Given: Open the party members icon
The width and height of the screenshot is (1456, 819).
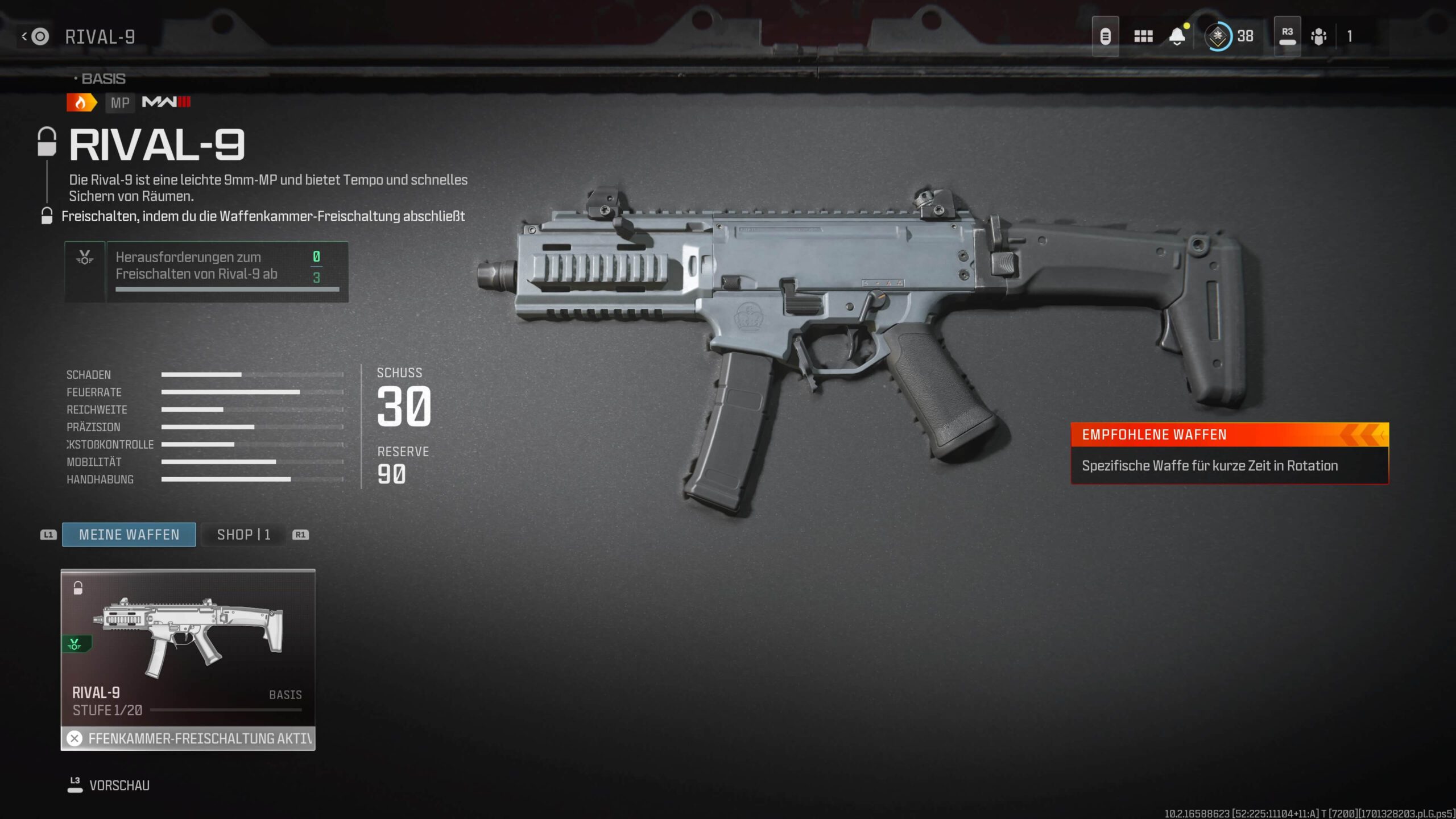Looking at the screenshot, I should (x=1318, y=37).
